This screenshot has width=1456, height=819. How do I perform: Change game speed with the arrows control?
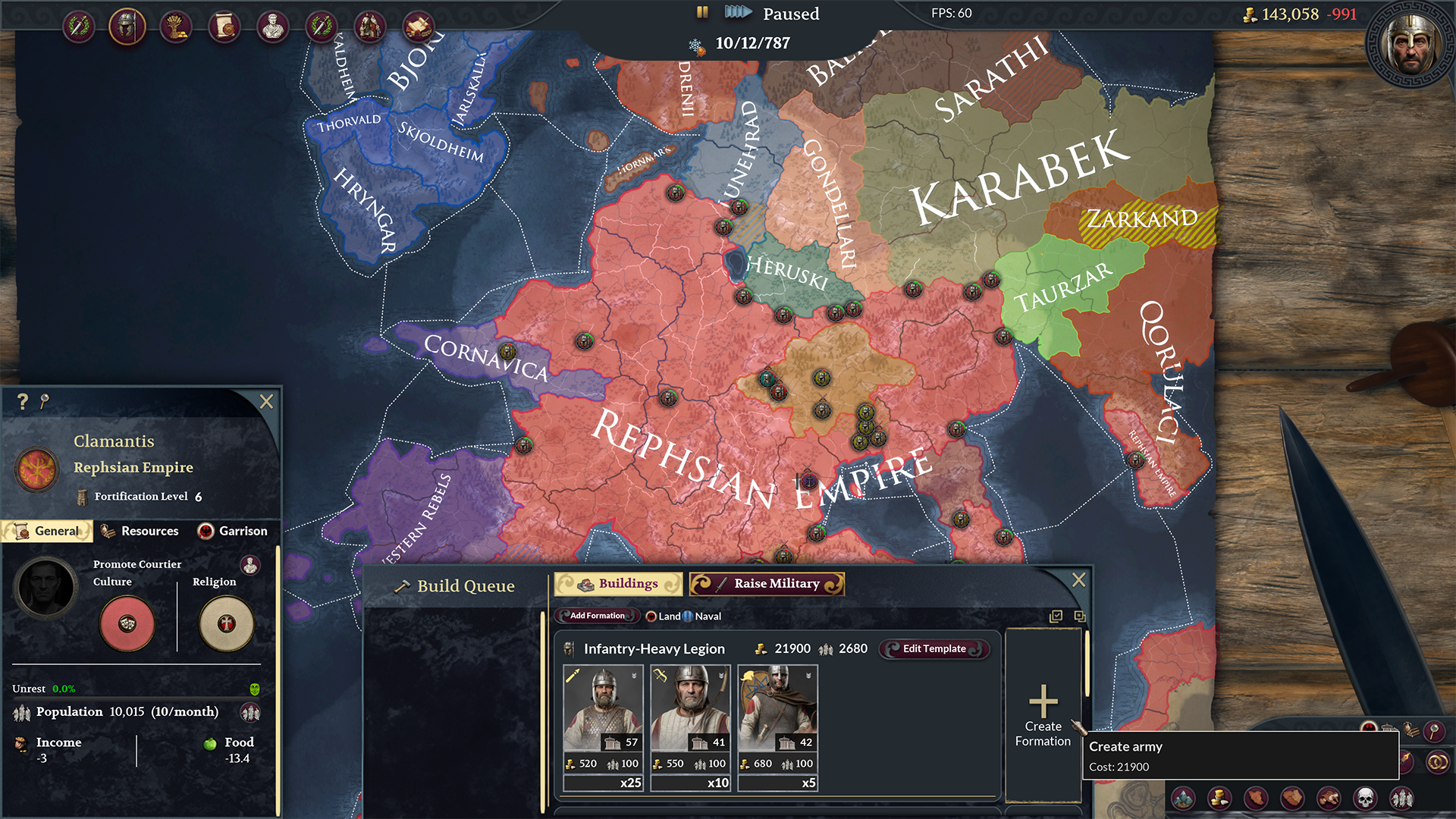(737, 12)
